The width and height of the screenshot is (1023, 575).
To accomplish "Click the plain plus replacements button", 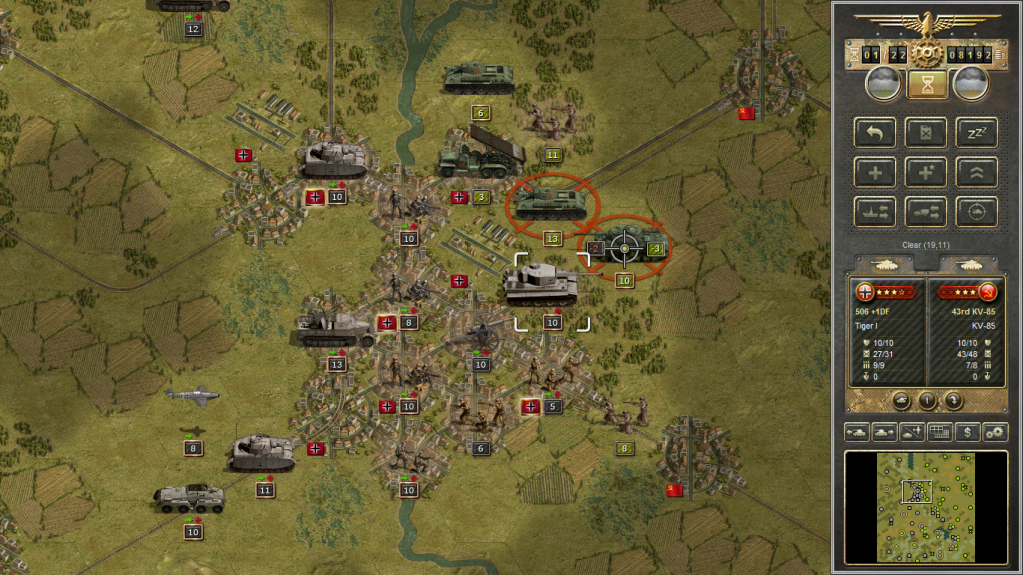I will (x=875, y=172).
